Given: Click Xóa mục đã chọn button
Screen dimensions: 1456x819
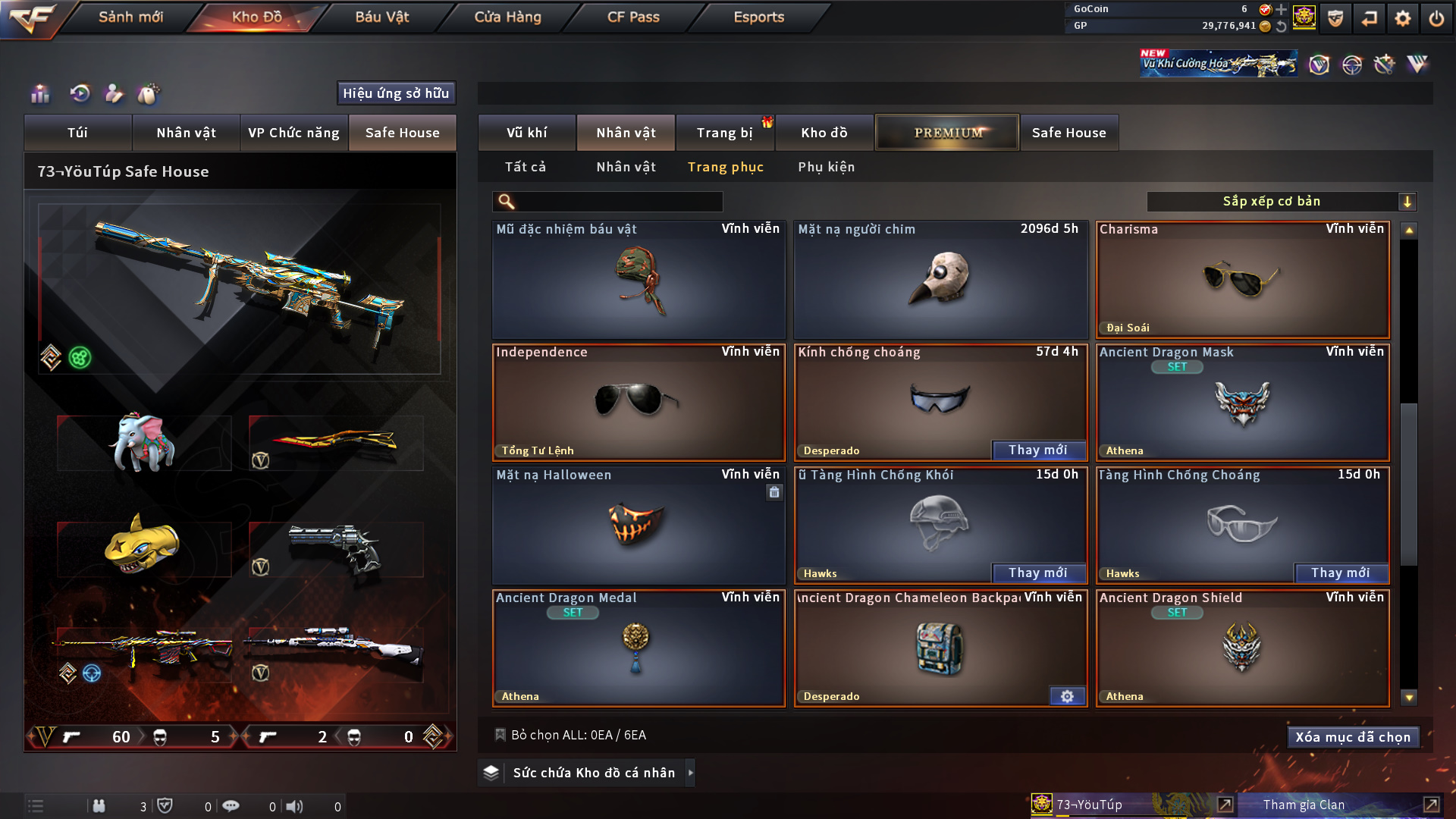Looking at the screenshot, I should coord(1353,737).
